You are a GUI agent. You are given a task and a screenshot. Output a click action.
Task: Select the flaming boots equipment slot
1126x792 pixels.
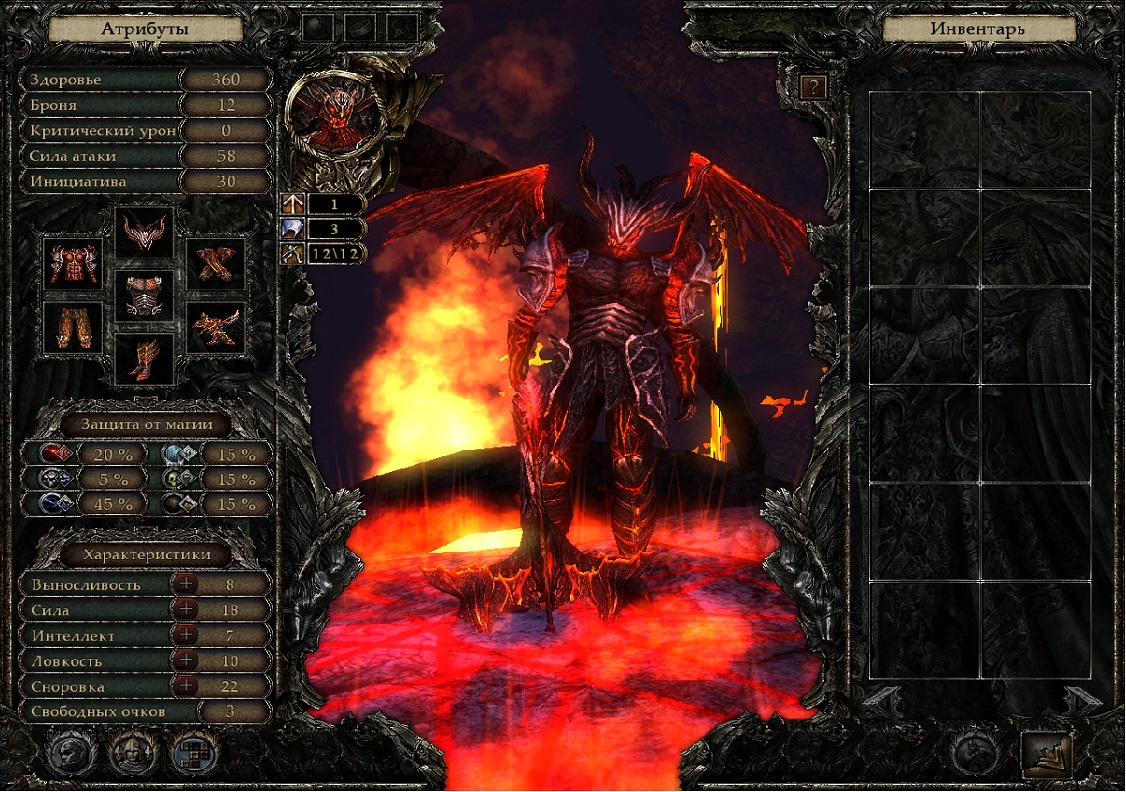click(144, 359)
